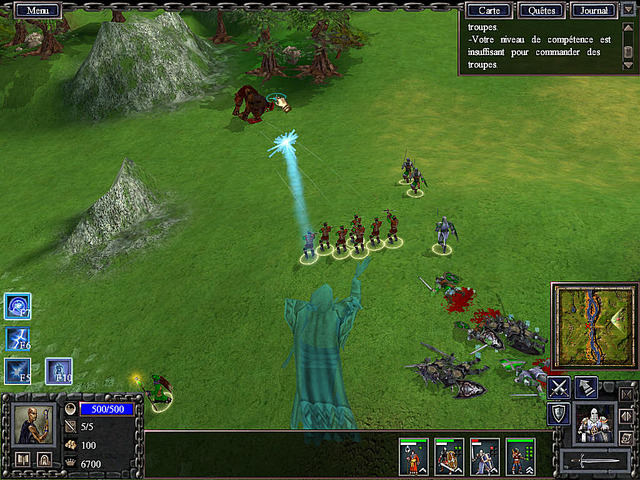
Task: Click the sword weapon slot
Action: pyautogui.click(x=595, y=462)
